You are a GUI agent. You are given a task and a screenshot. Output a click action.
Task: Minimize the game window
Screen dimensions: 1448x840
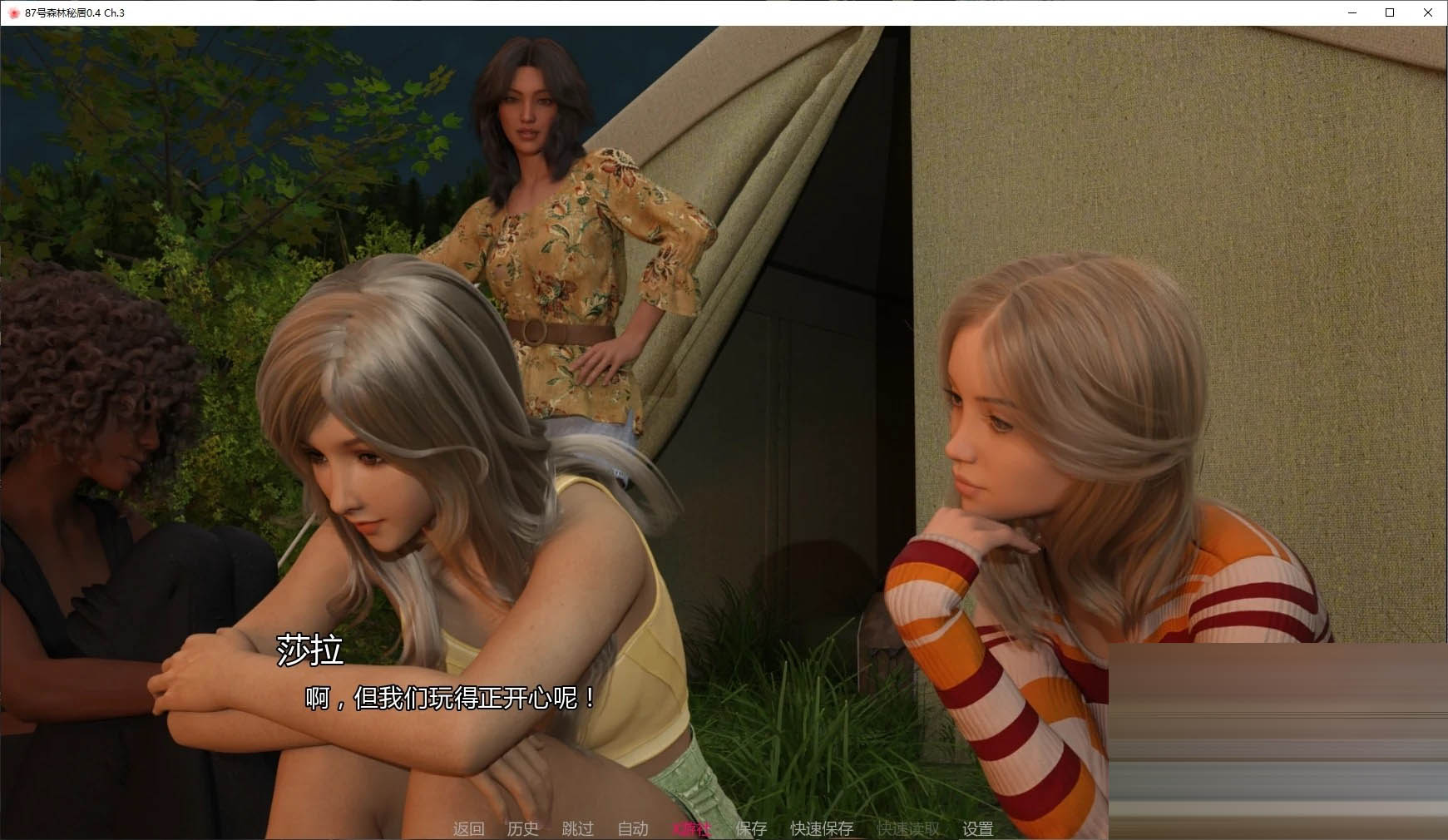(1351, 12)
